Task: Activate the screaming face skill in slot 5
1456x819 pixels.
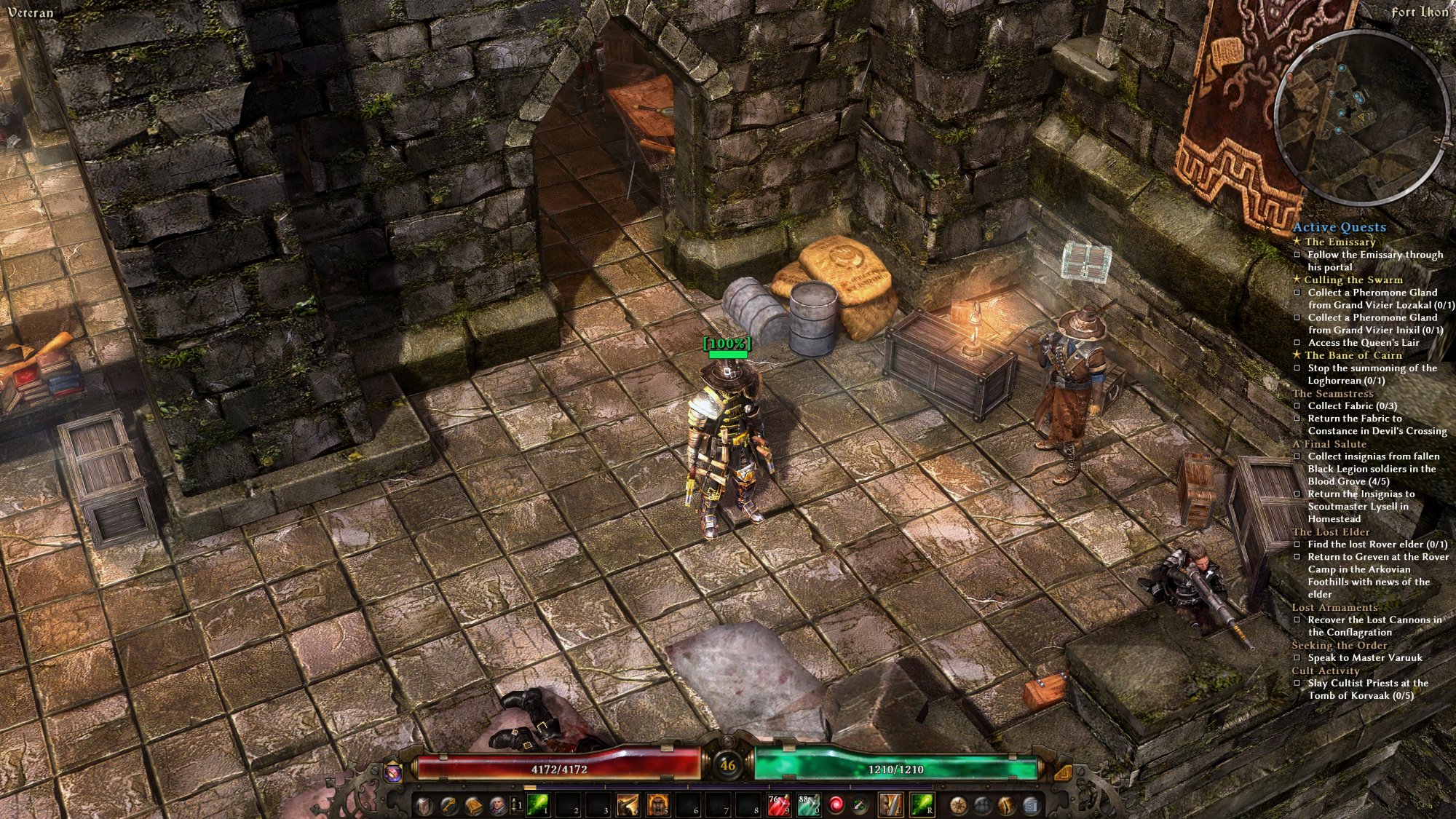Action: click(x=657, y=804)
